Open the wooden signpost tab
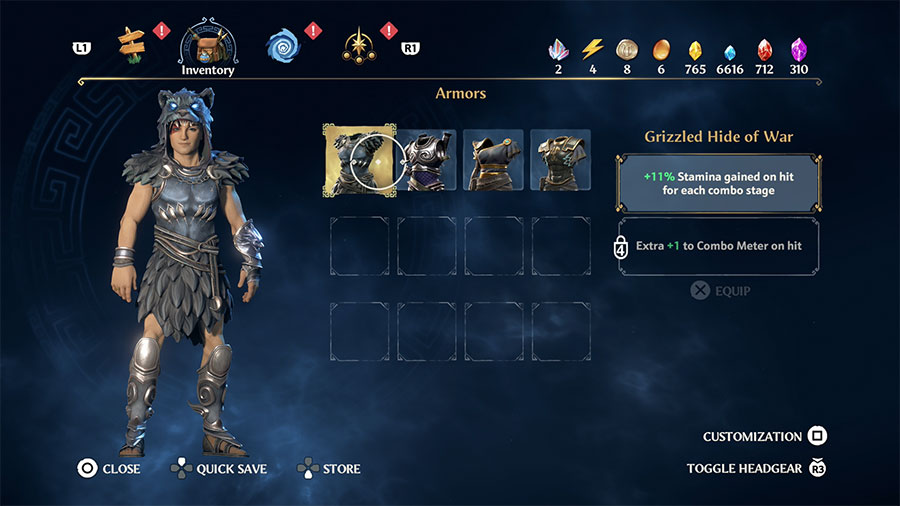 [131, 42]
